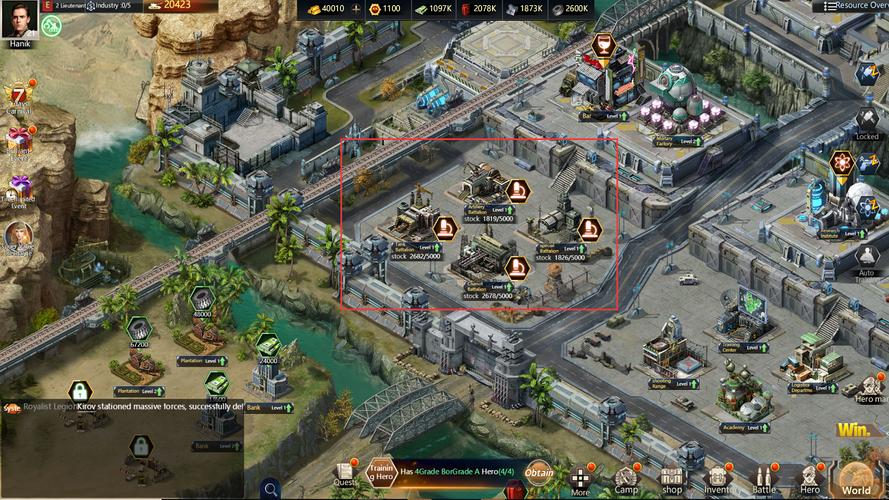
Task: Open the time-limited event purple gift
Action: (x=19, y=188)
